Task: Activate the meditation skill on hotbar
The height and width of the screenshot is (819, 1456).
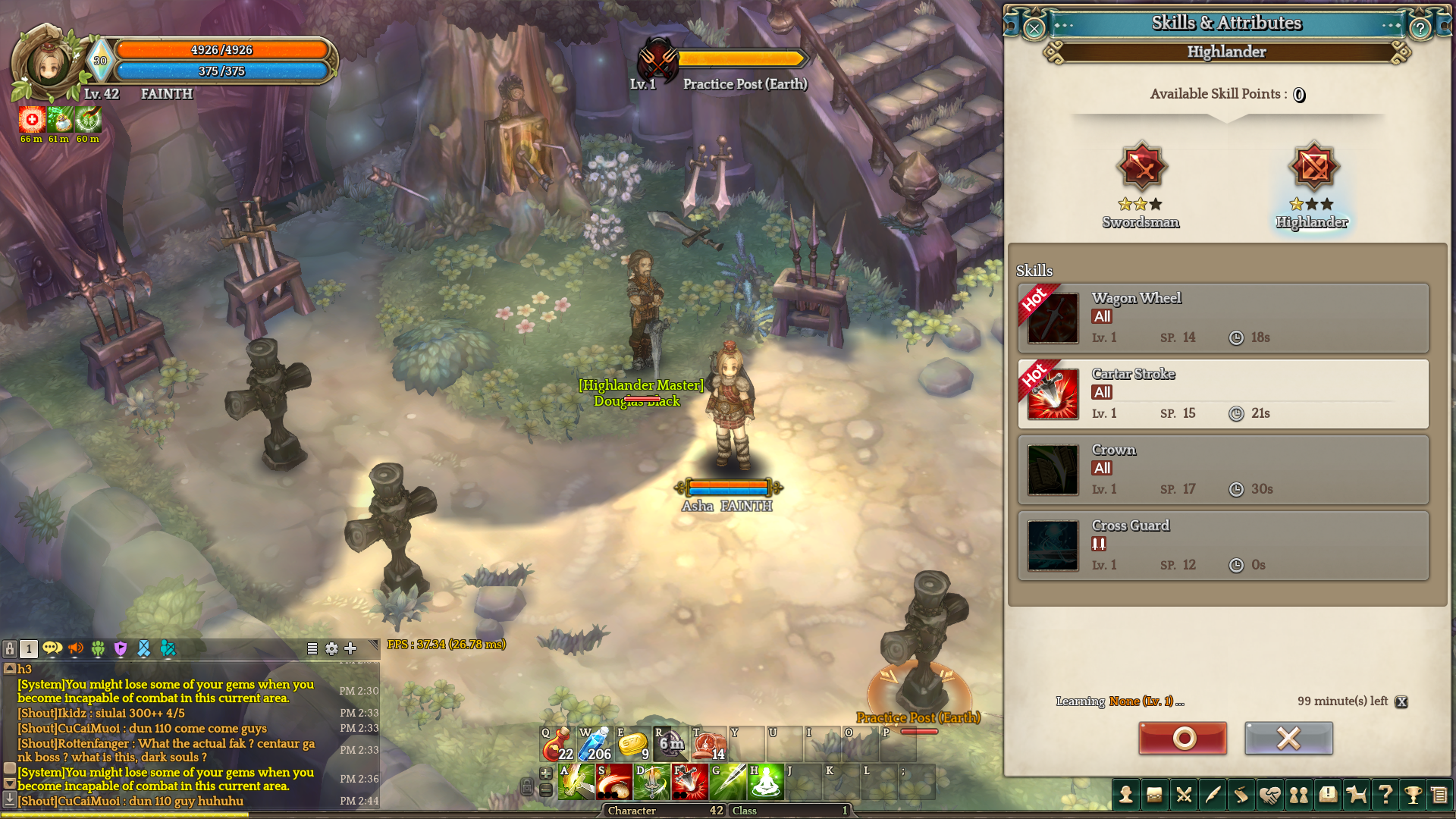Action: point(766,782)
